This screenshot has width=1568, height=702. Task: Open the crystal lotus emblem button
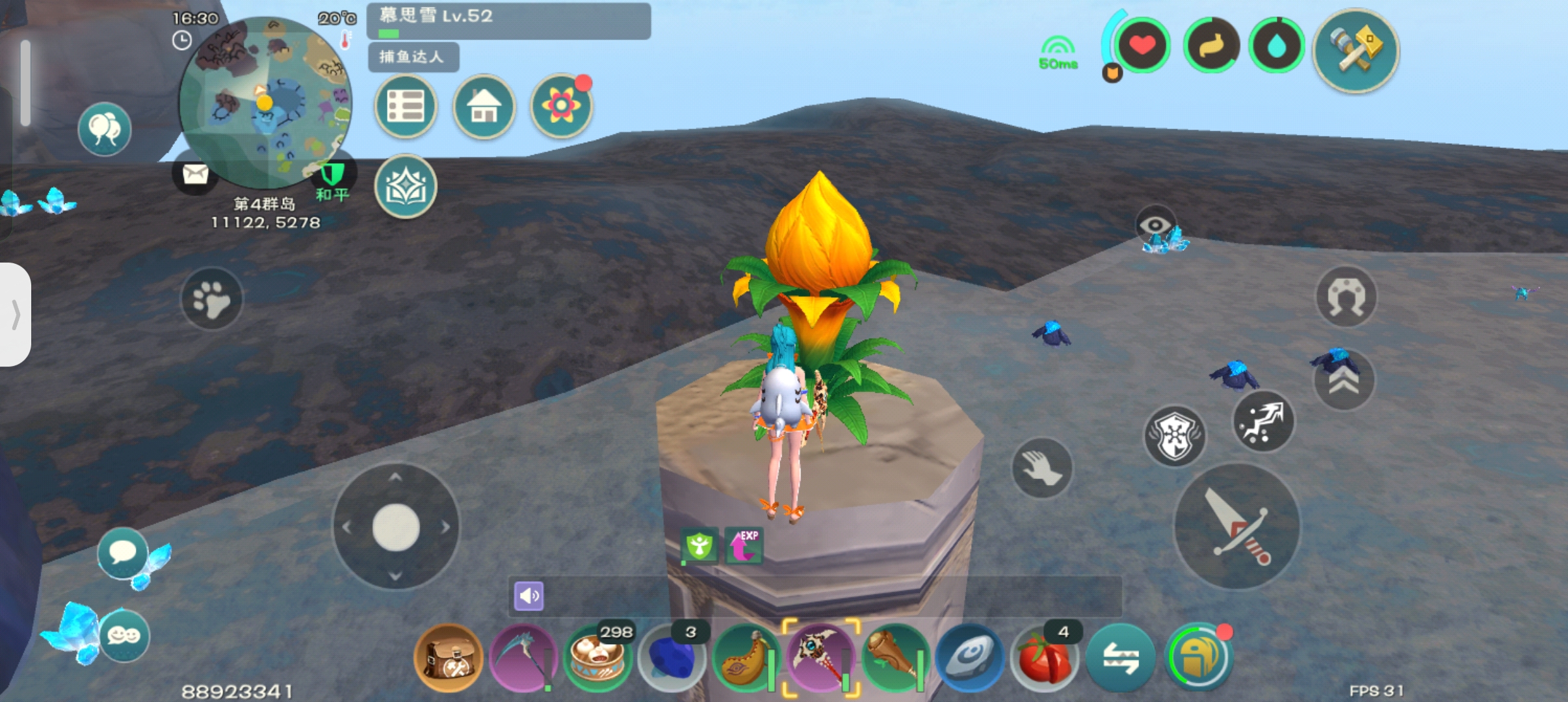[406, 187]
